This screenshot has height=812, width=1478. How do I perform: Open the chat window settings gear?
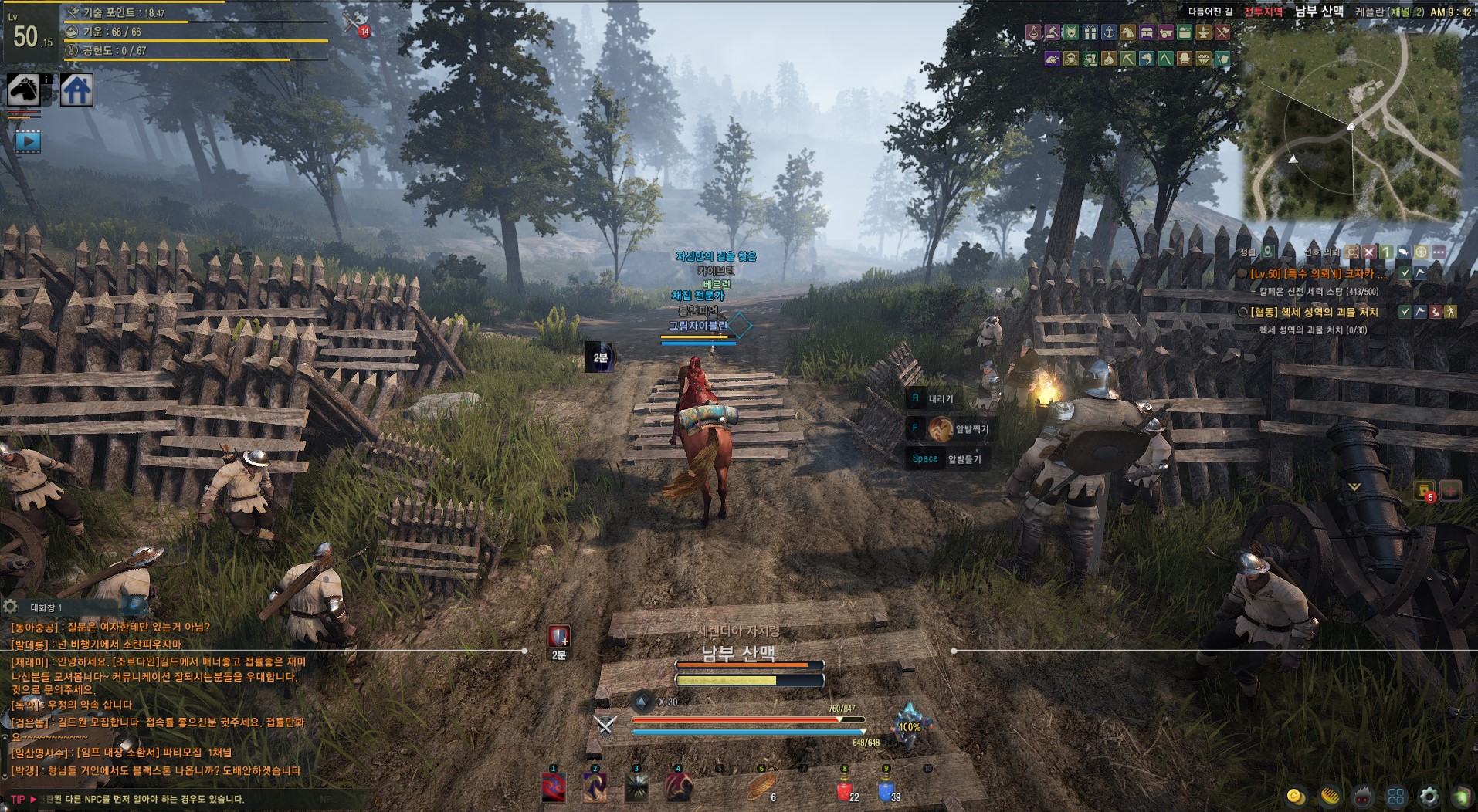pyautogui.click(x=10, y=607)
